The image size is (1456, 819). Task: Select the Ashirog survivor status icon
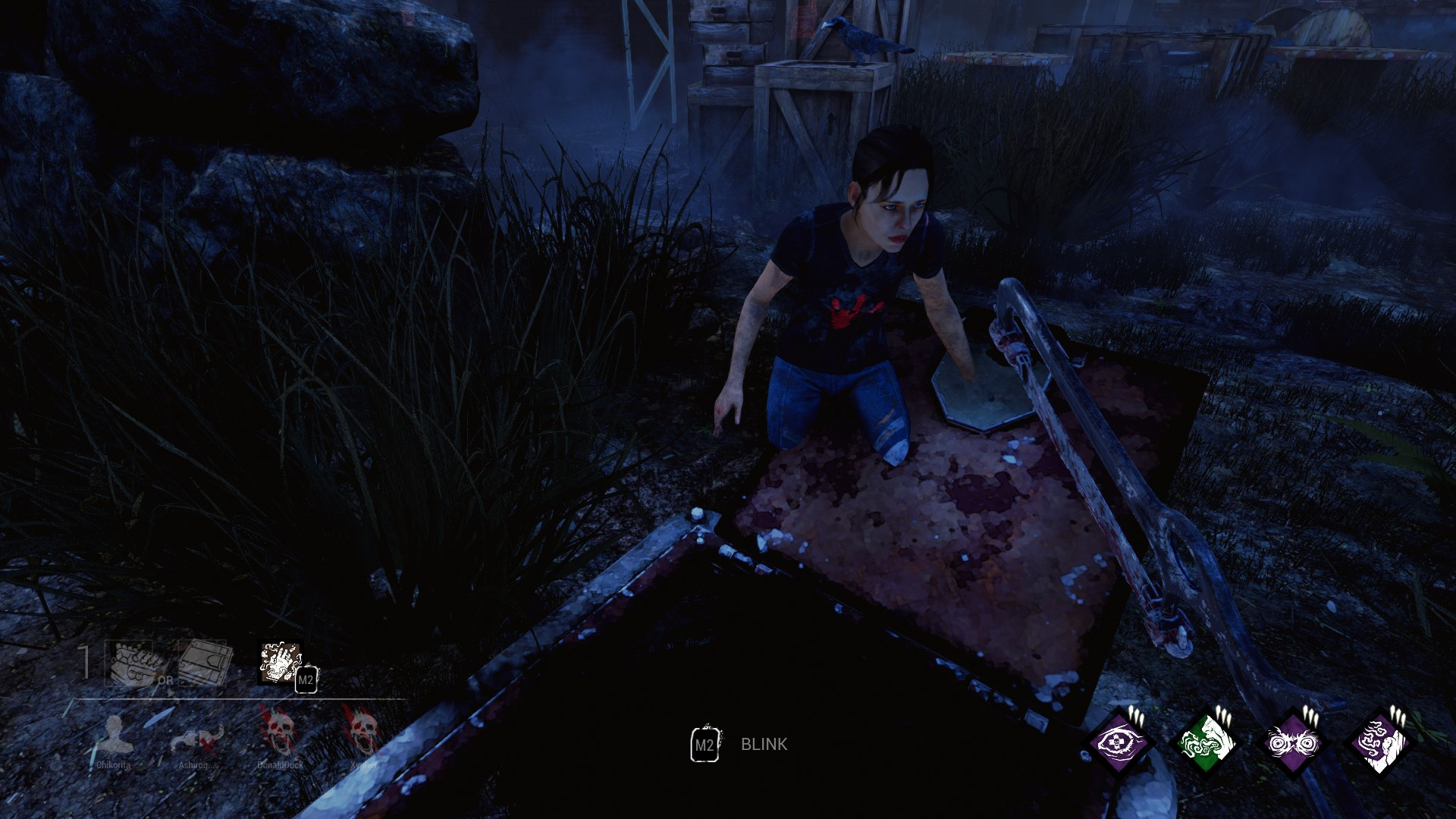pos(196,736)
